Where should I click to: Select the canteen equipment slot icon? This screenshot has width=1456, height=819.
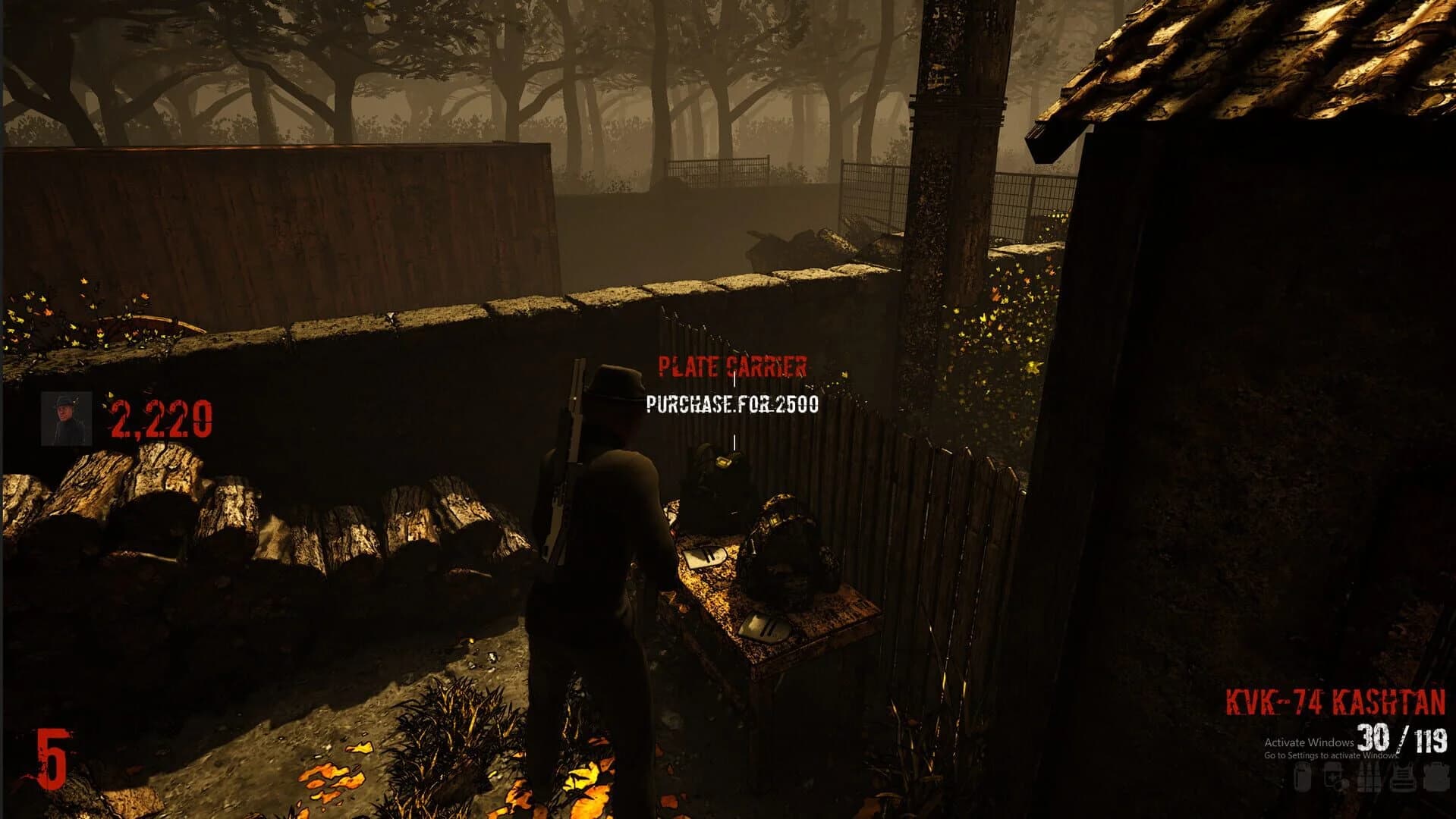[x=1303, y=777]
